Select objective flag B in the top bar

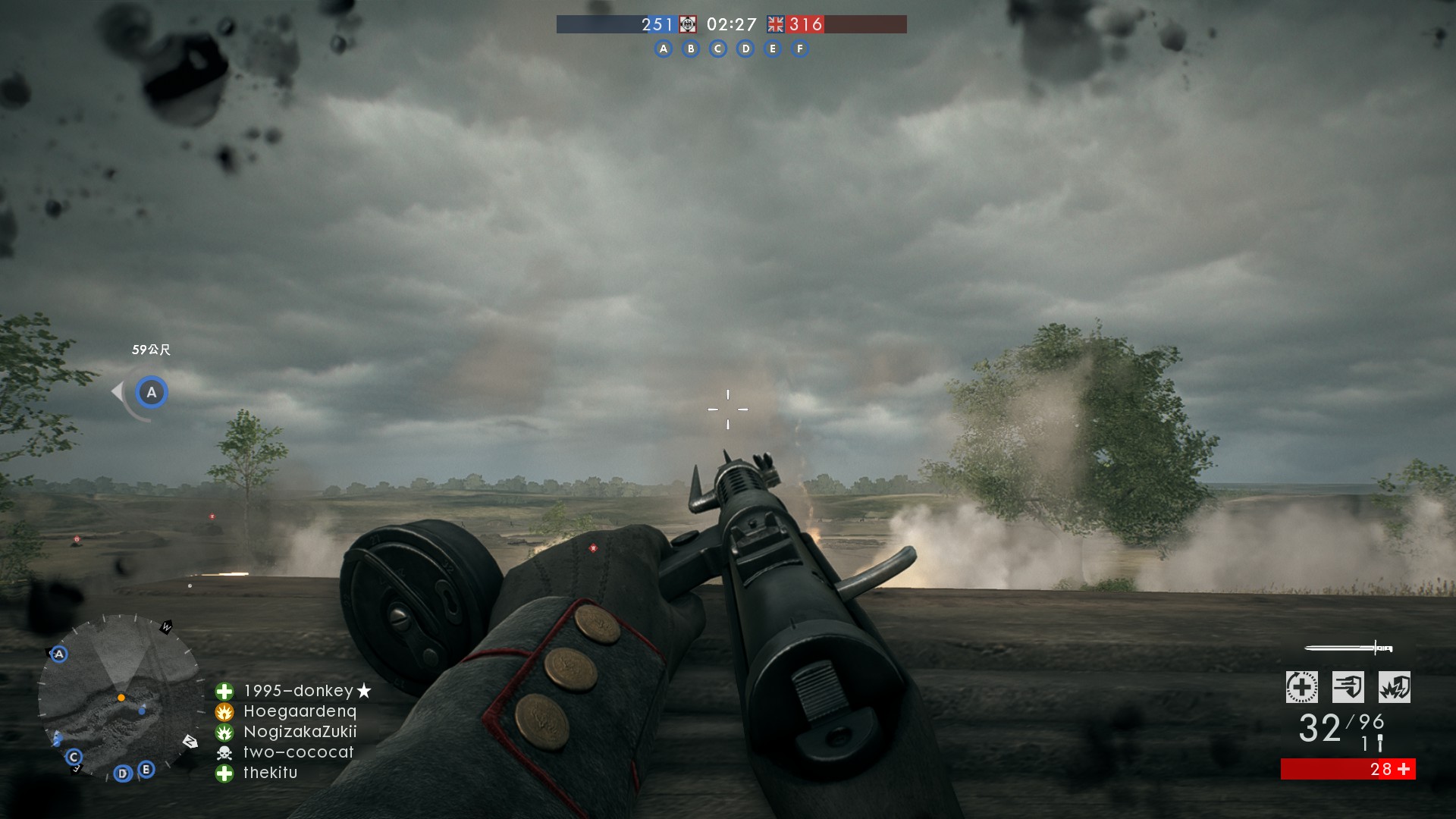click(x=691, y=49)
